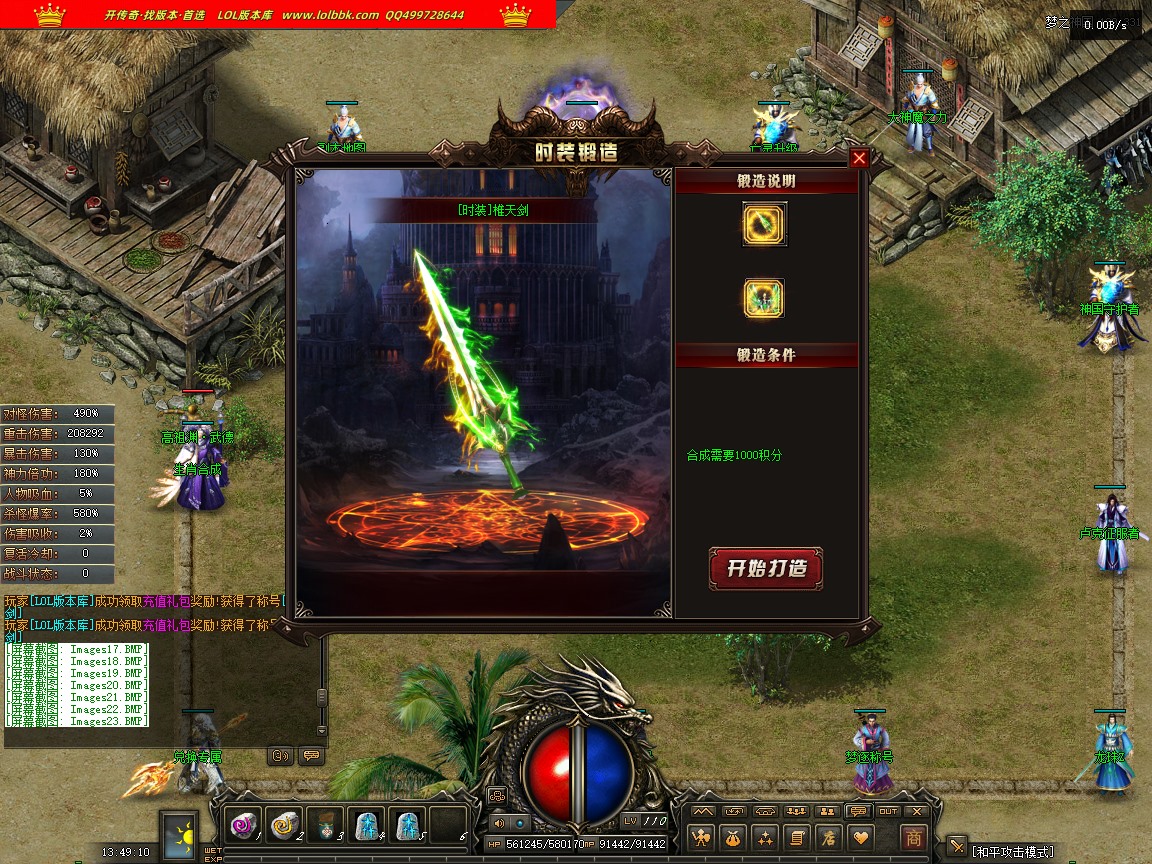
Task: Use the golden swirl item in hotbar slot 2
Action: (284, 824)
